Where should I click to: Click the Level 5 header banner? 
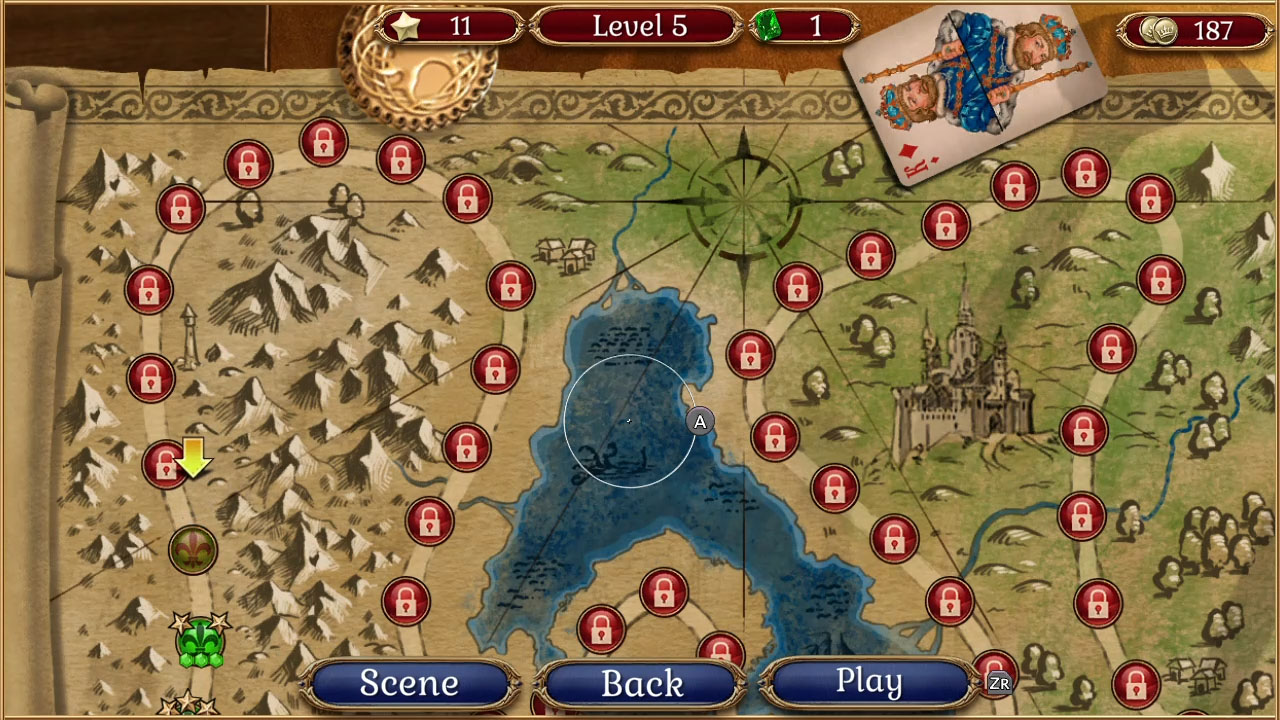637,26
